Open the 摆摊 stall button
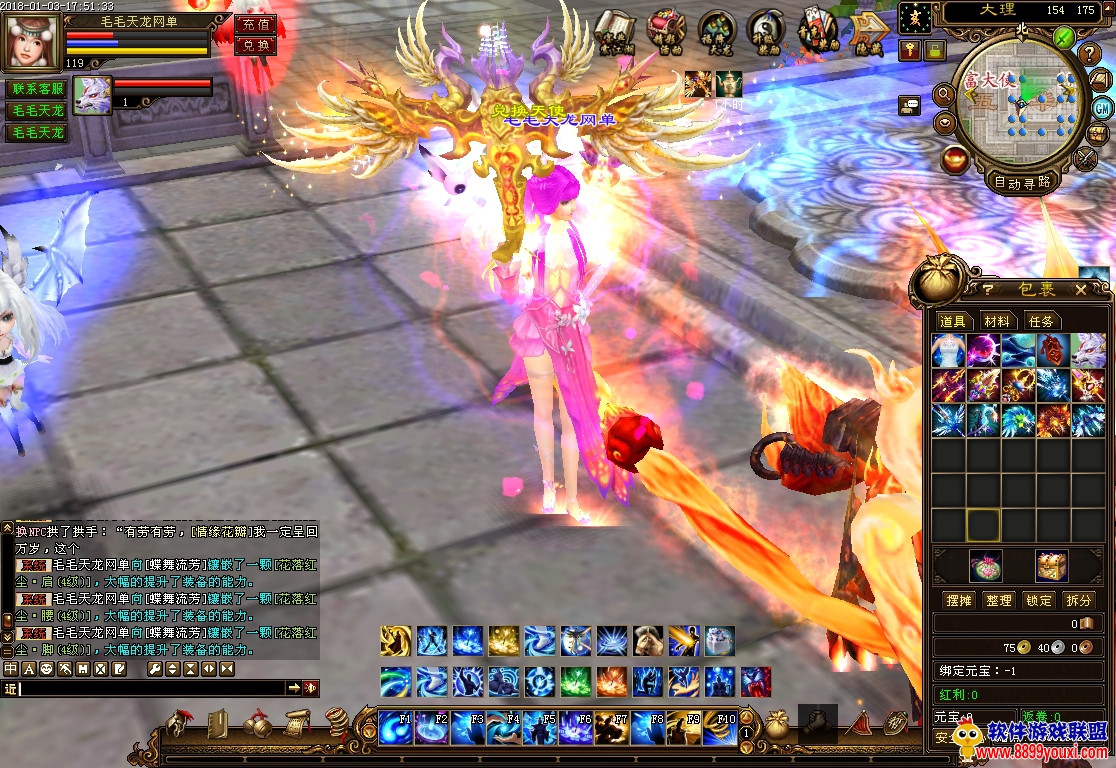 [959, 600]
